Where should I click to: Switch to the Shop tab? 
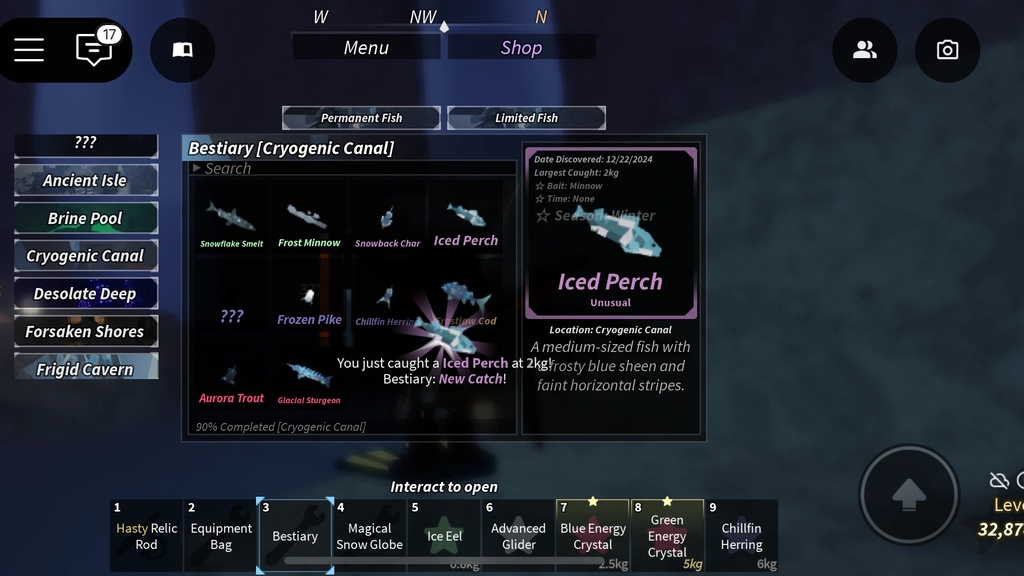(x=521, y=47)
